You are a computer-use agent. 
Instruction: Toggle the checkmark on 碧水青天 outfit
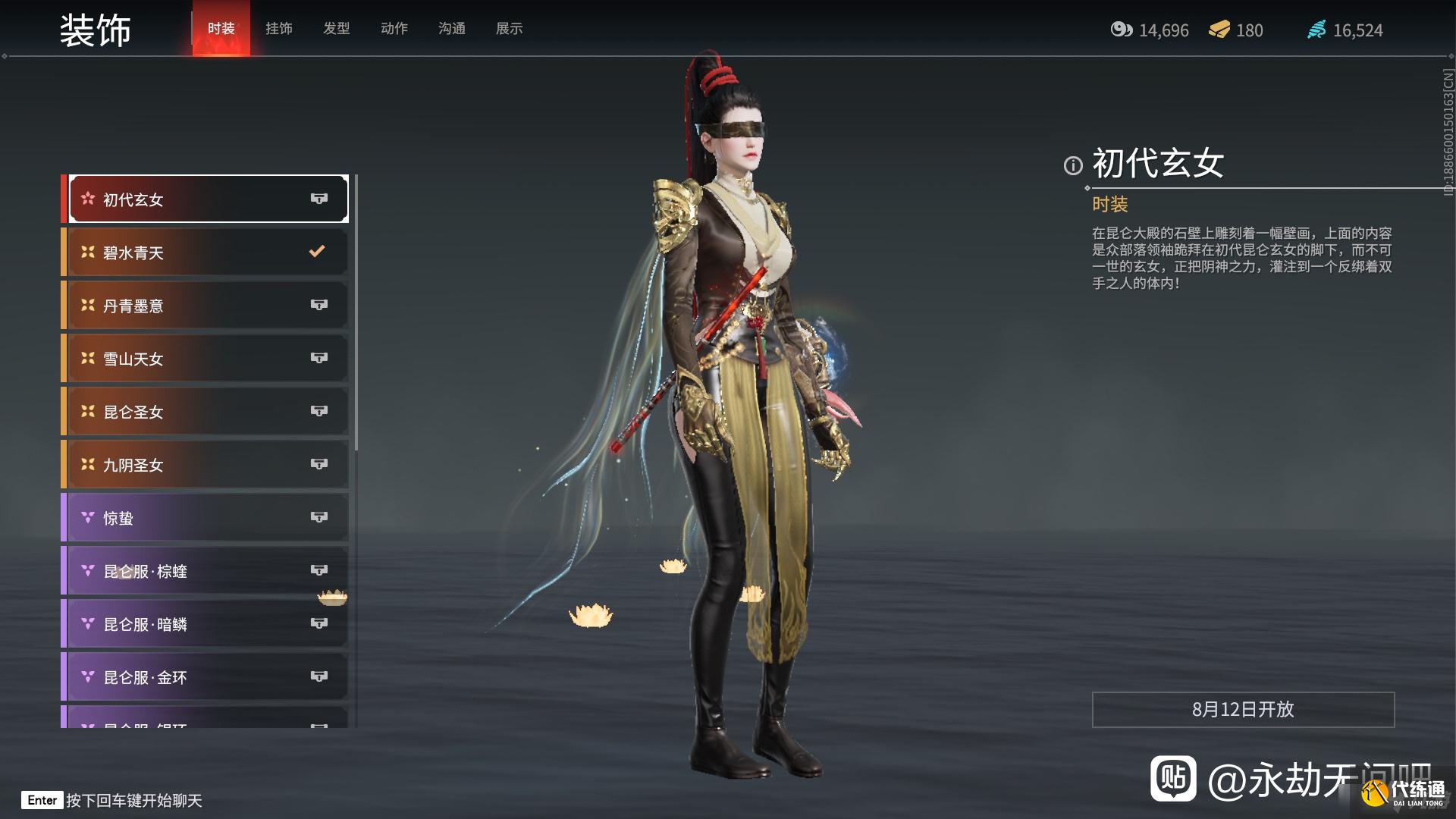coord(317,252)
